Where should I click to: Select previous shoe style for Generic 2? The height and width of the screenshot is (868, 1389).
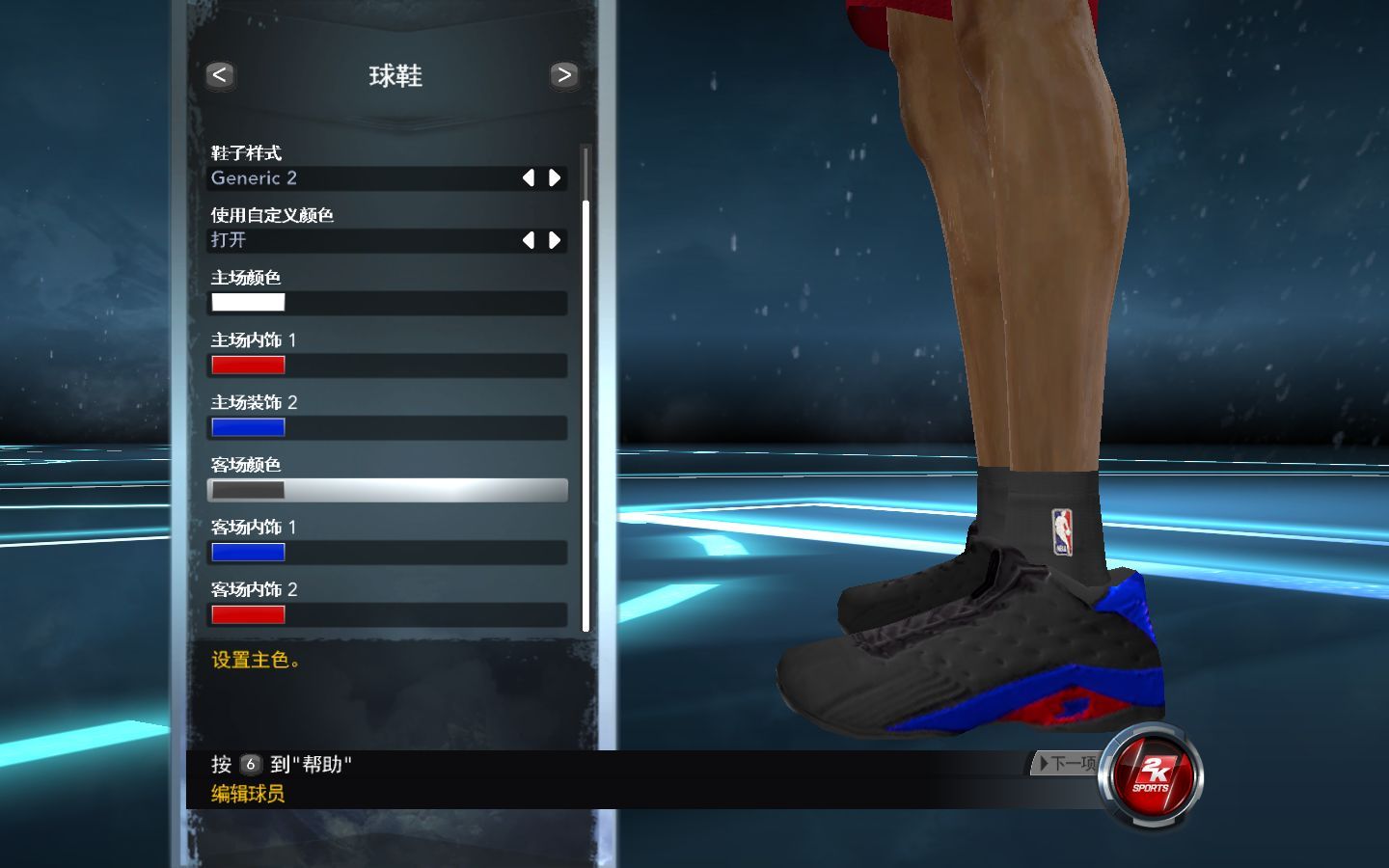point(528,177)
